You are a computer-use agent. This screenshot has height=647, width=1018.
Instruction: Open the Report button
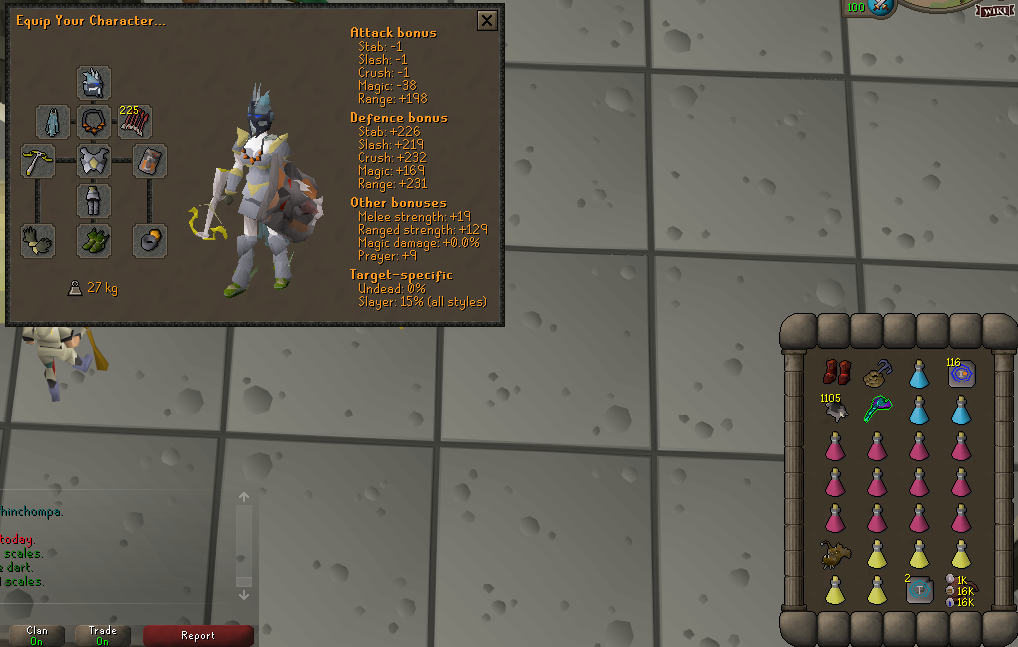(198, 635)
